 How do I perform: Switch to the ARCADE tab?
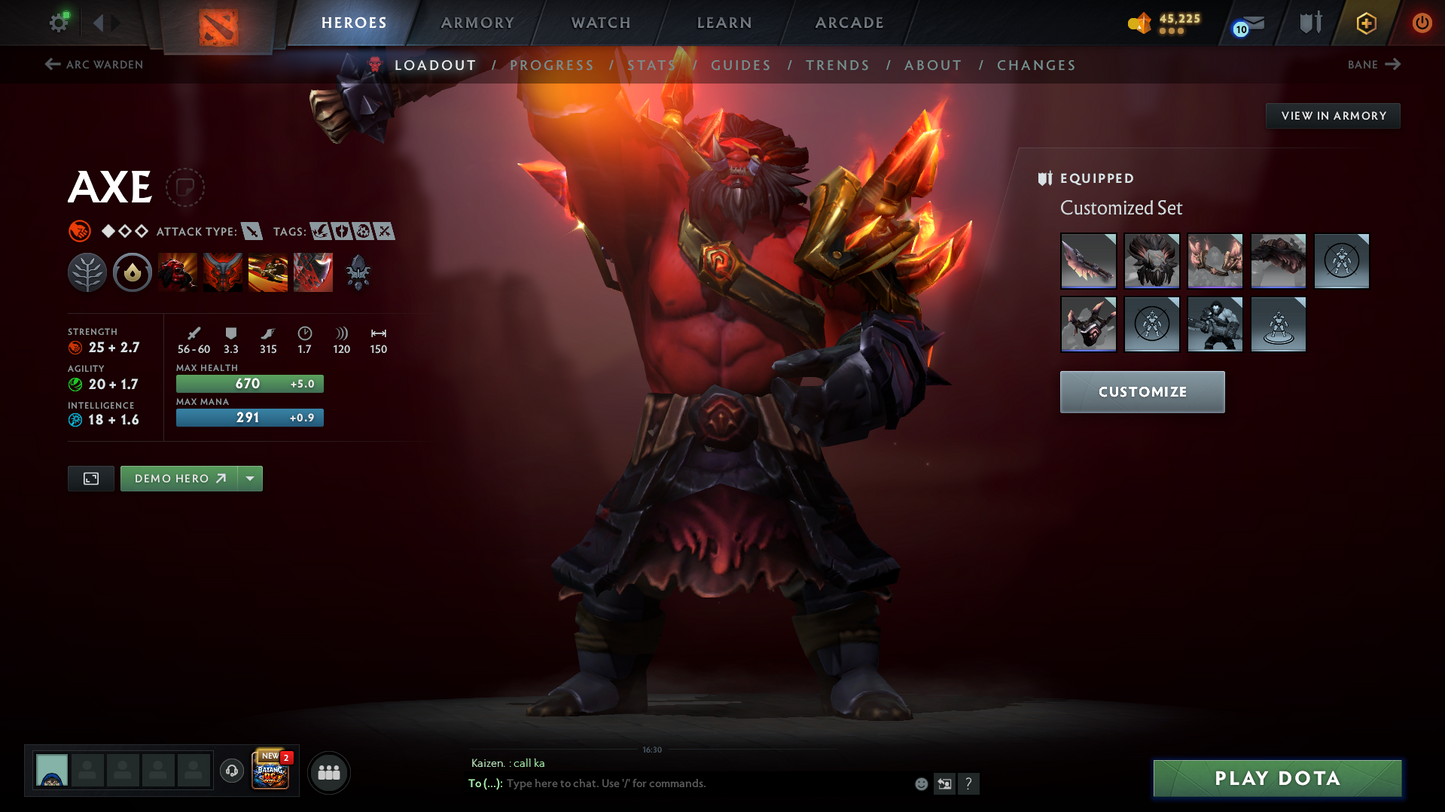click(848, 22)
